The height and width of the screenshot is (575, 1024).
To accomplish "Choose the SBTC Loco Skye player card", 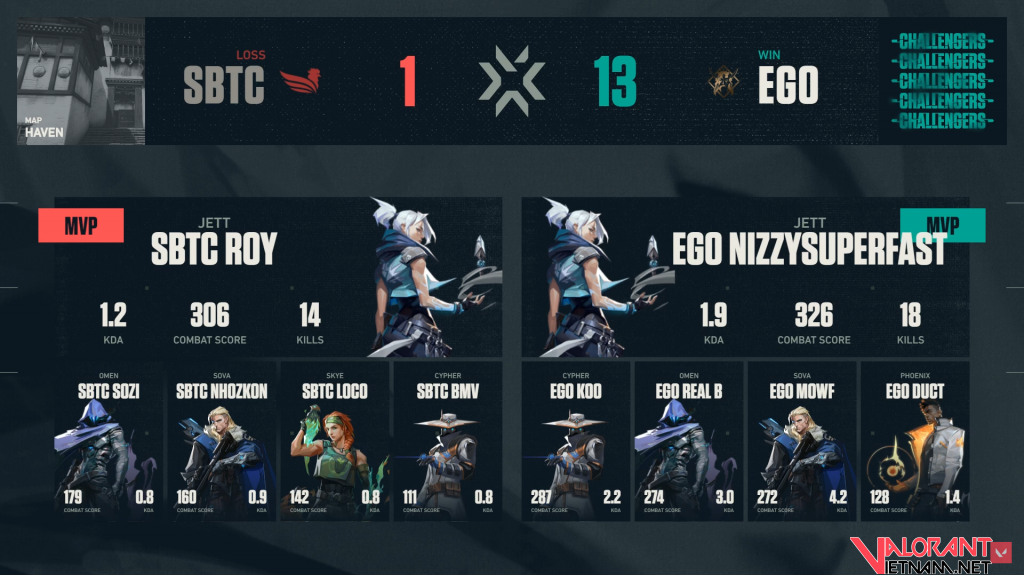I will tap(334, 442).
